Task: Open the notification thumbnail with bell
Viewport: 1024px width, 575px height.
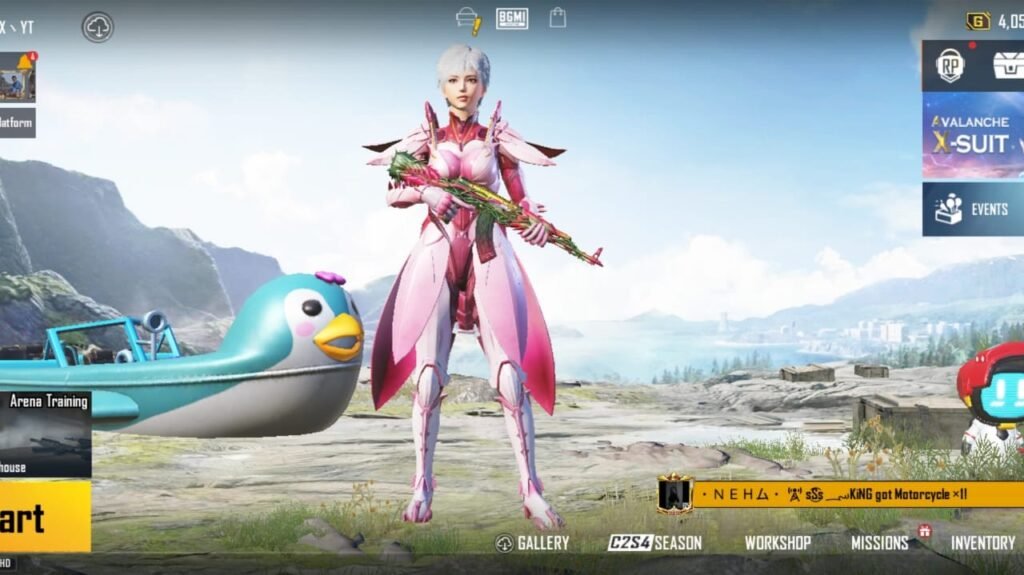Action: tap(17, 78)
